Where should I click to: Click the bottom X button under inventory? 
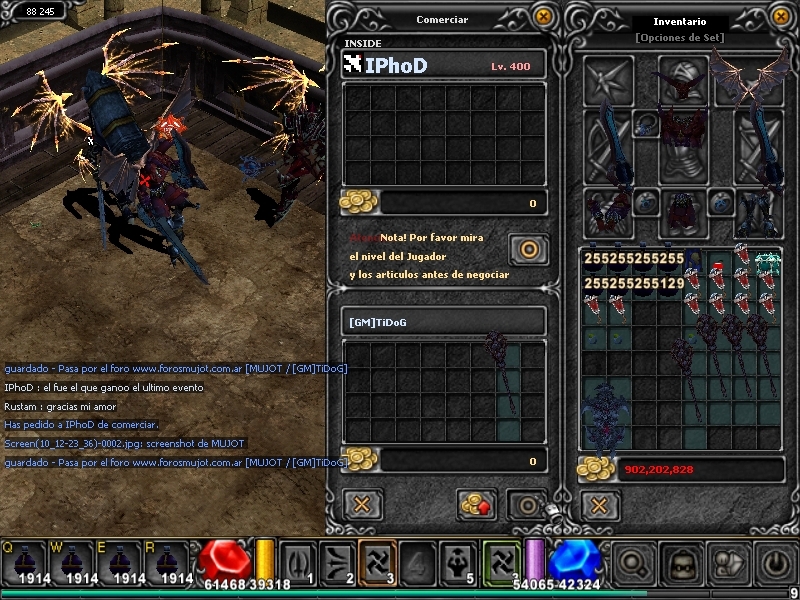point(599,503)
